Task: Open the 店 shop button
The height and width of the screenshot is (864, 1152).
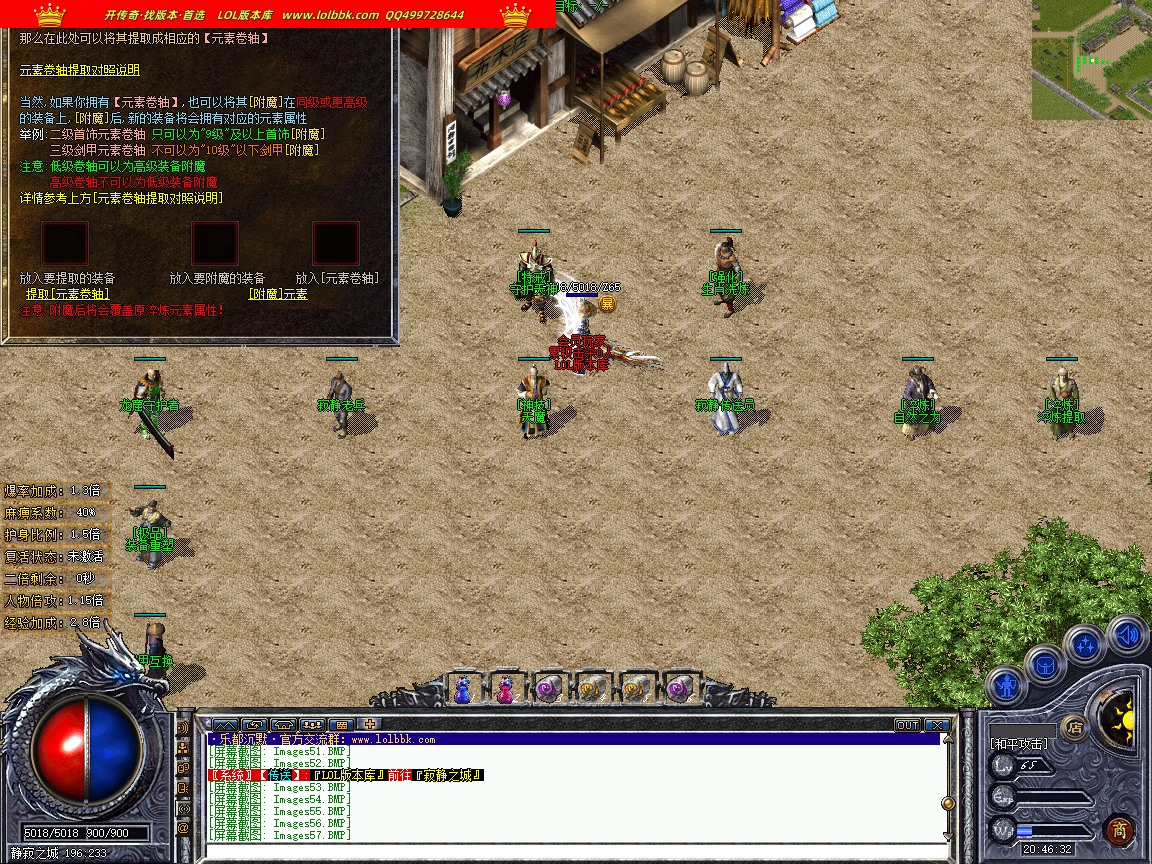Action: (x=1075, y=727)
